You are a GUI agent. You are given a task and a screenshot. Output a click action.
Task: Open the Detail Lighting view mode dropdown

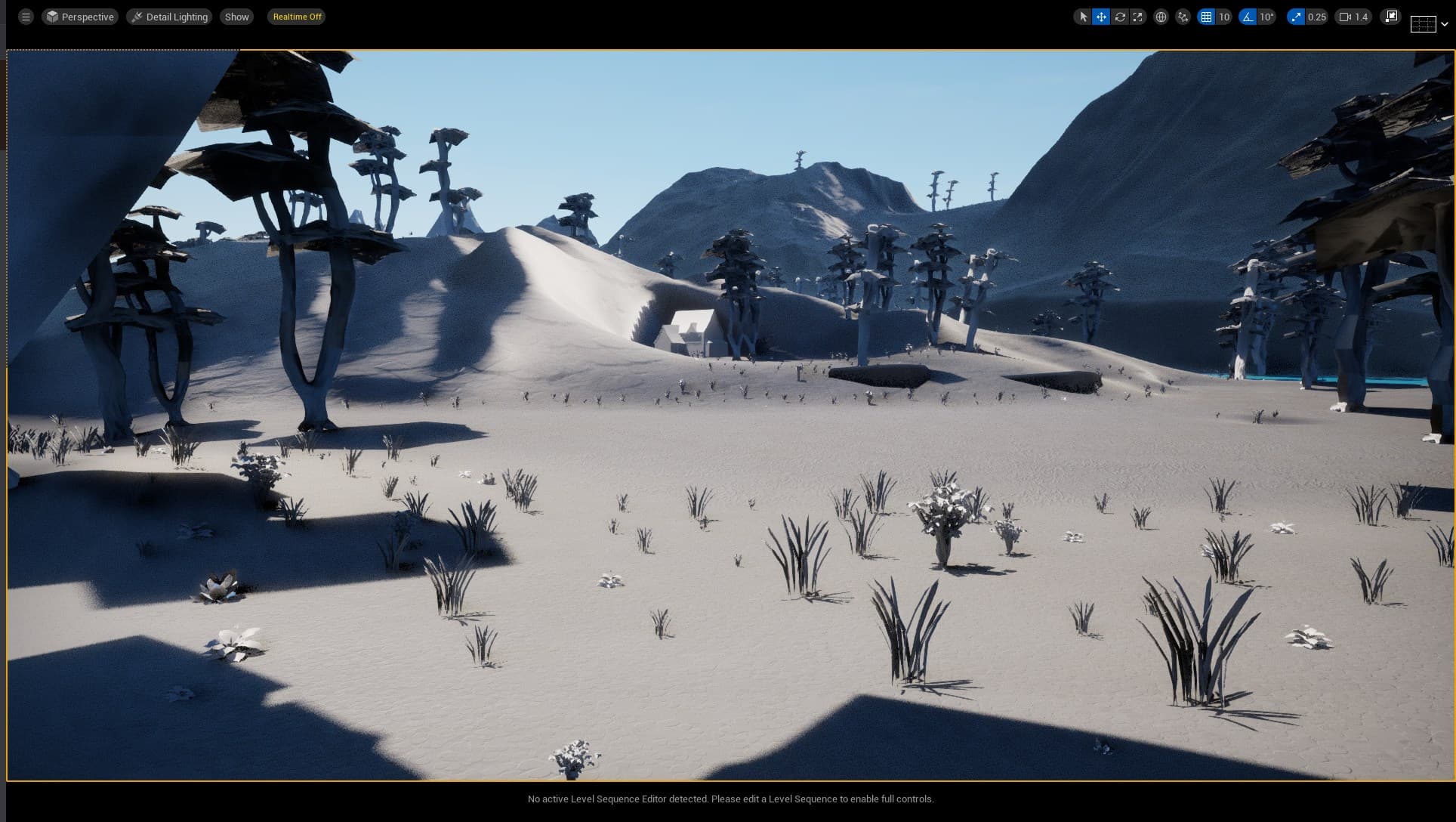pyautogui.click(x=169, y=16)
